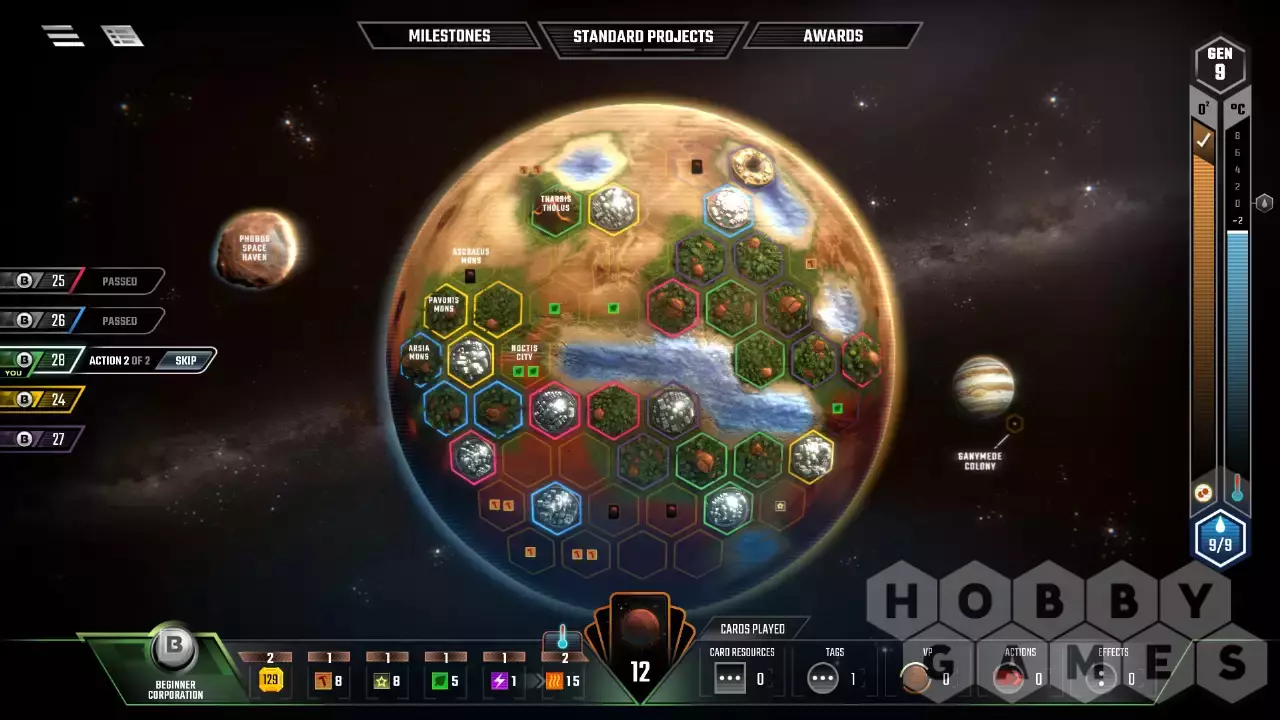Select the passed player with 26 points
The height and width of the screenshot is (720, 1280).
[80, 321]
